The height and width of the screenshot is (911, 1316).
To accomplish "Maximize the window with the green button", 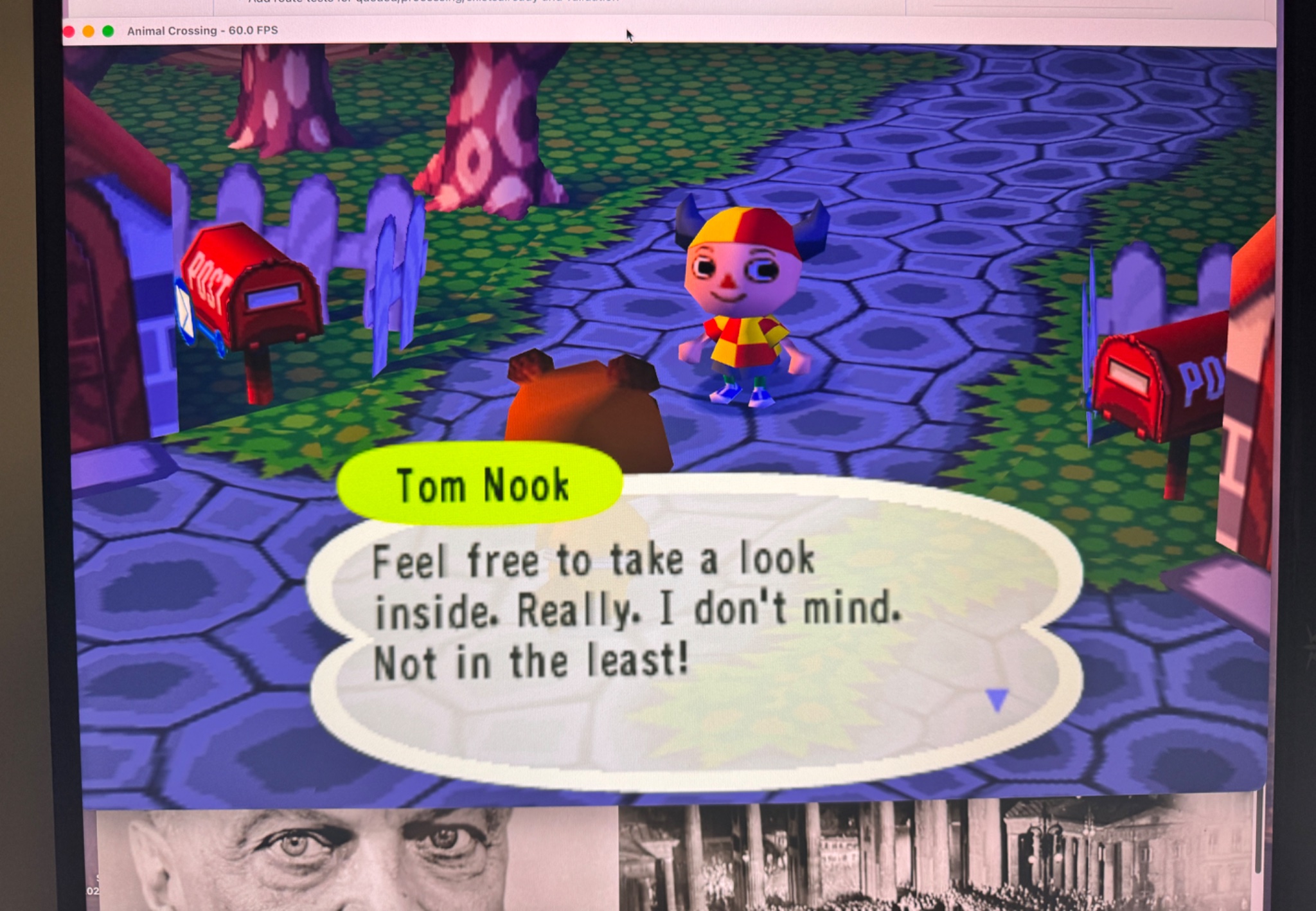I will pos(108,31).
